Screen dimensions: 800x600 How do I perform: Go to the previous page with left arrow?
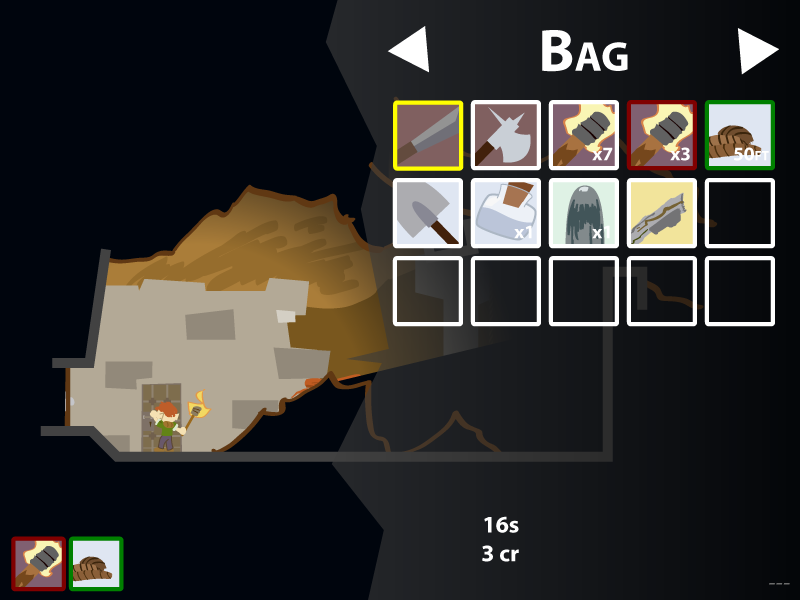(409, 50)
